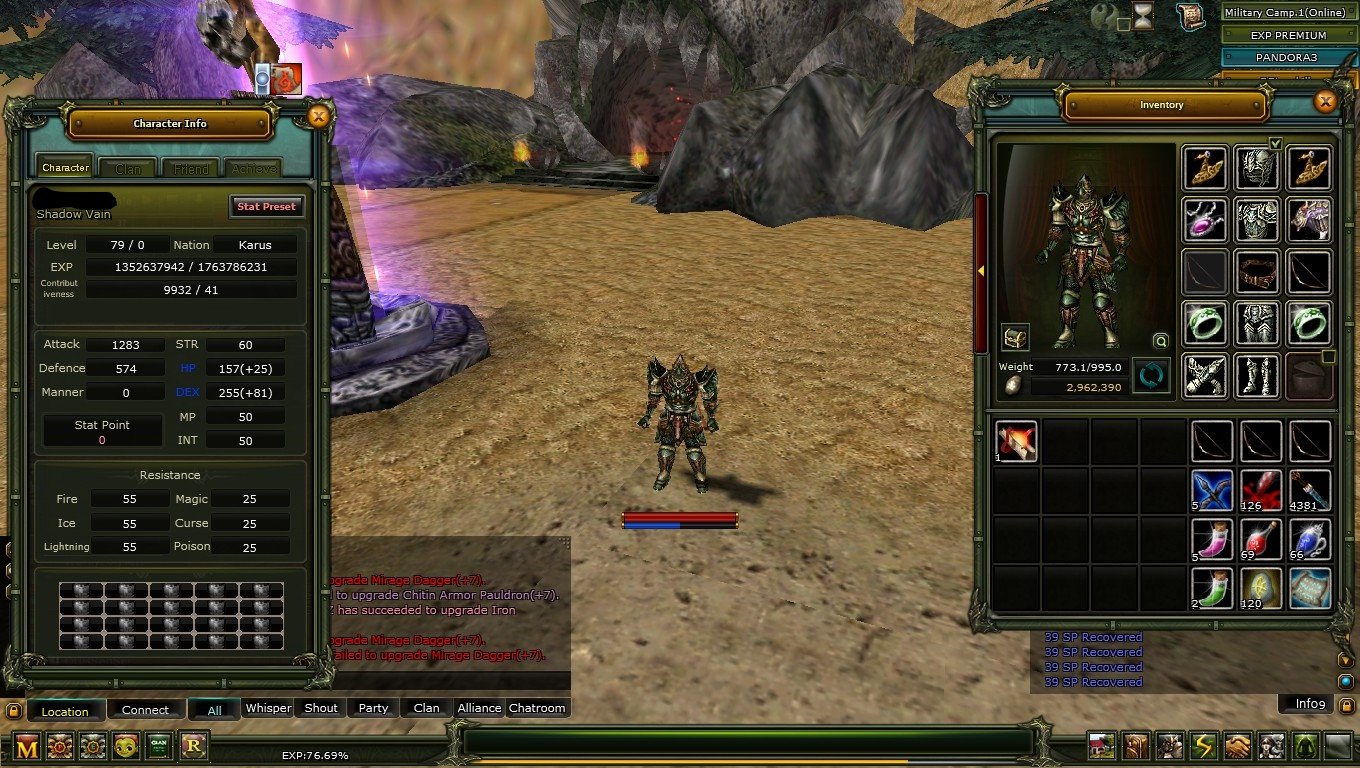Click the magnifier search icon in the Inventory
Screen dimensions: 1360x768
1160,341
